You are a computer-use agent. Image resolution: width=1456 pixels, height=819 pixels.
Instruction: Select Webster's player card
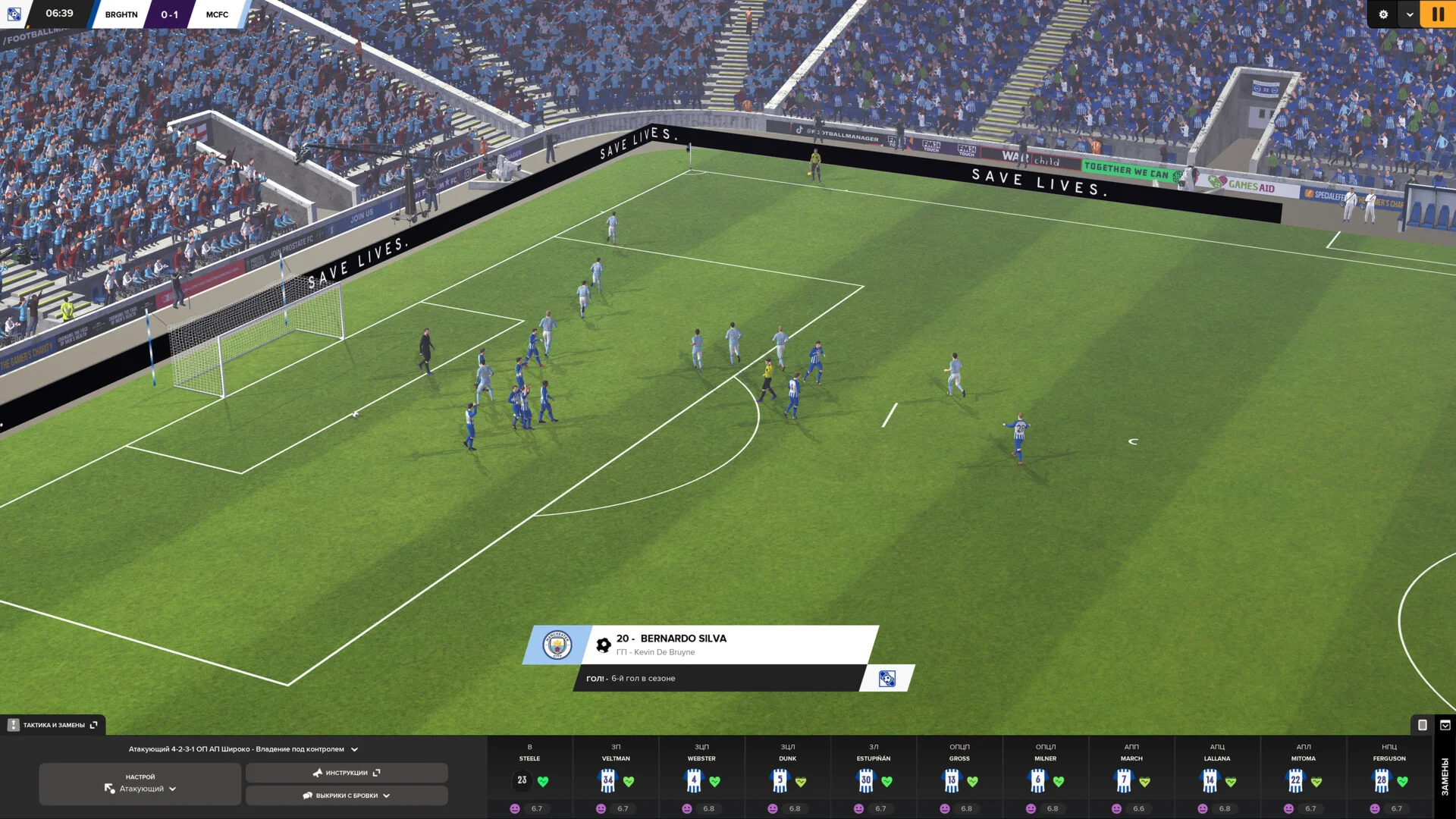tap(701, 777)
